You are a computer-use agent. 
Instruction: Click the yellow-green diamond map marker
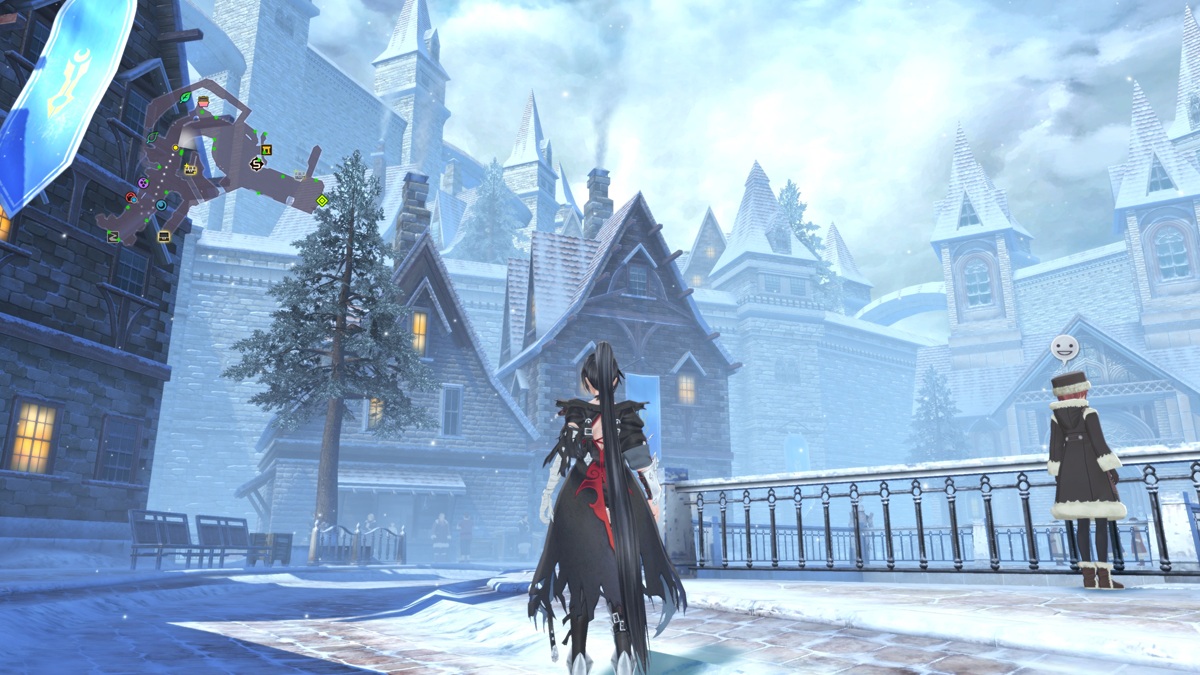pos(322,201)
